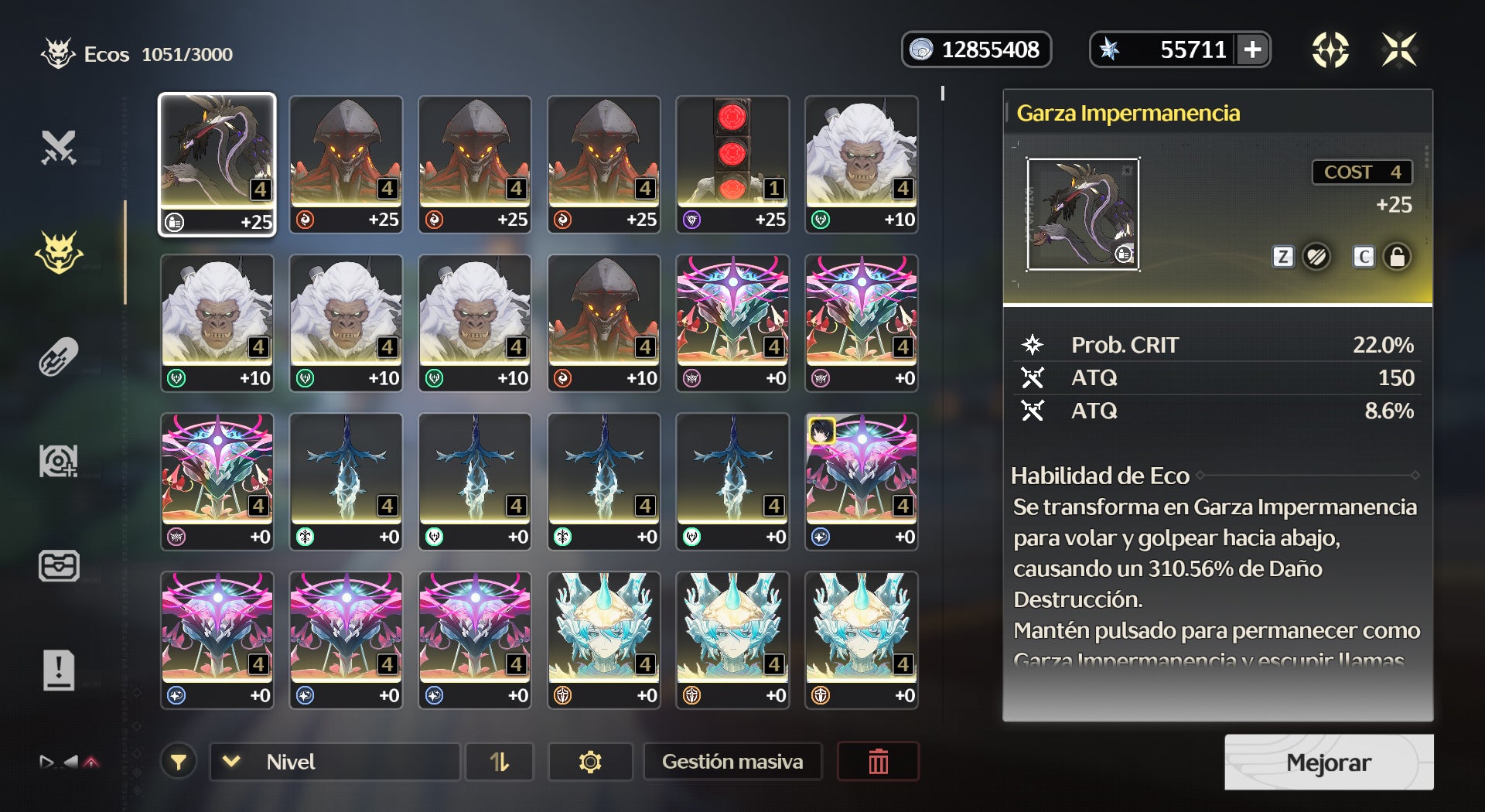The width and height of the screenshot is (1485, 812).
Task: Open the echo filter funnel
Action: [x=179, y=762]
